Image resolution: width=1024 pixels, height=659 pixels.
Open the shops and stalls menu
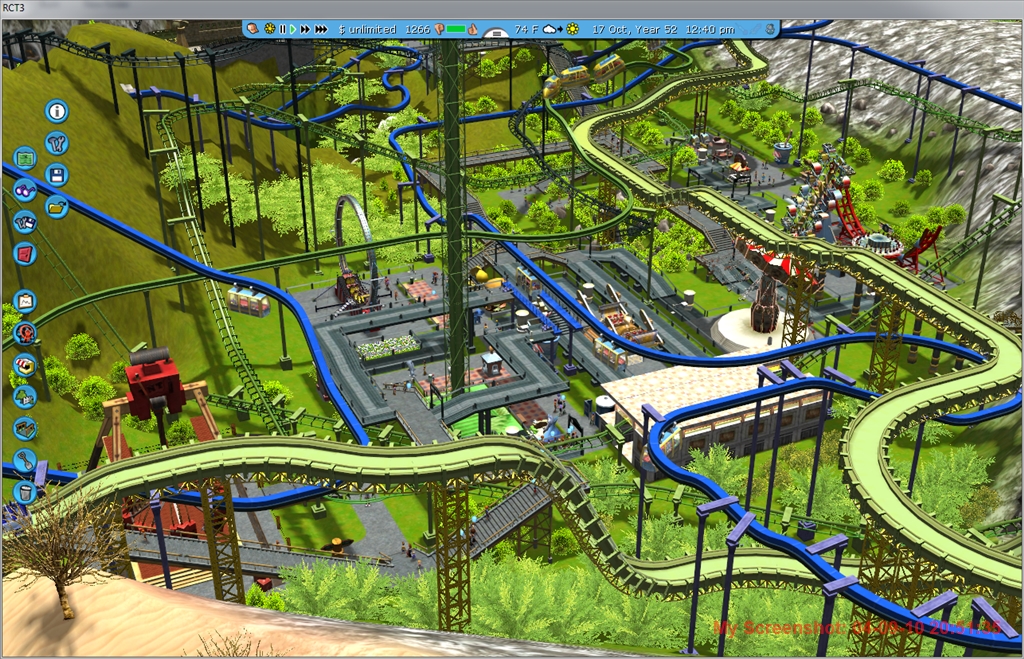click(25, 365)
